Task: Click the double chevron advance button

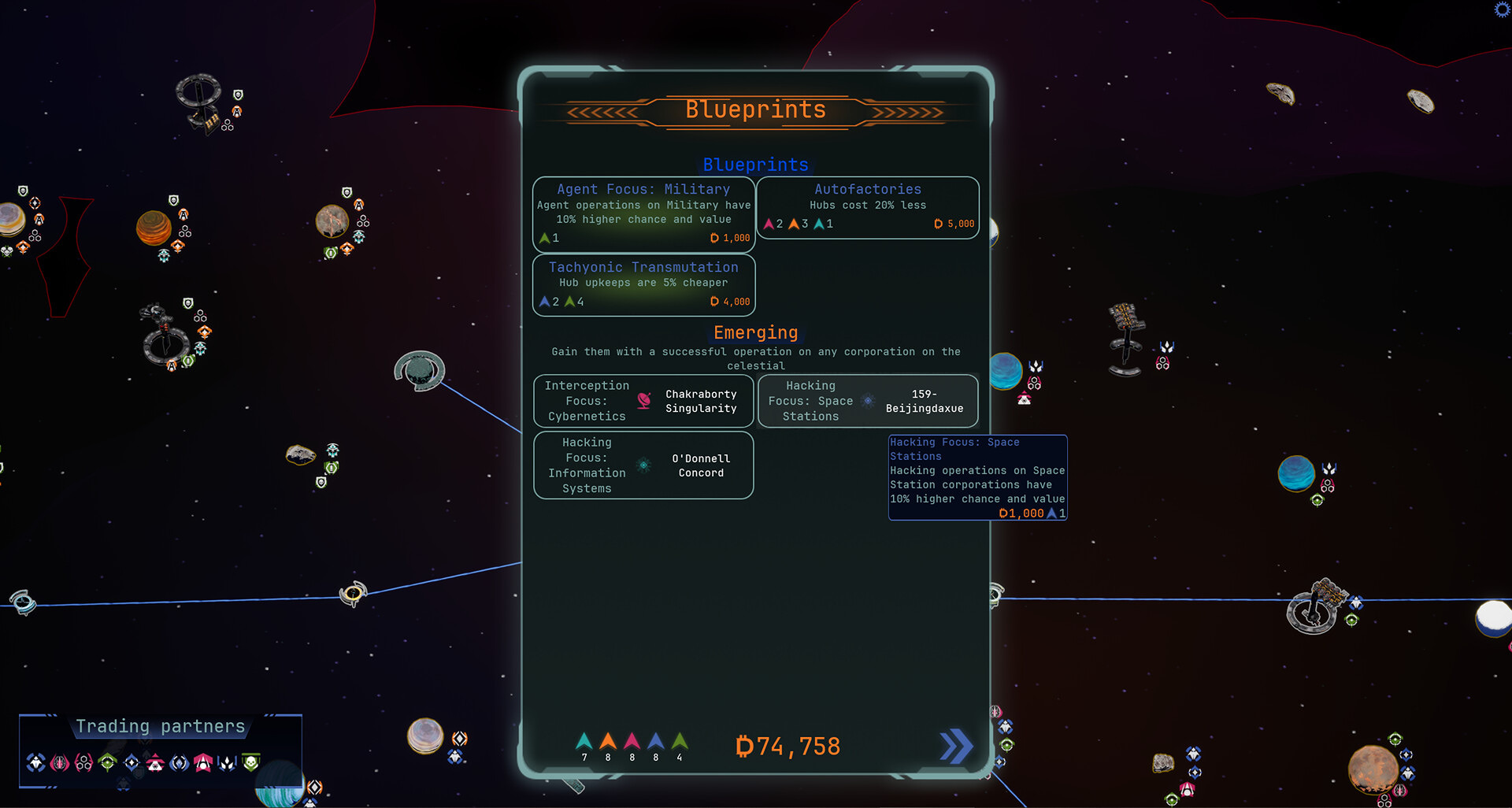Action: pyautogui.click(x=955, y=746)
